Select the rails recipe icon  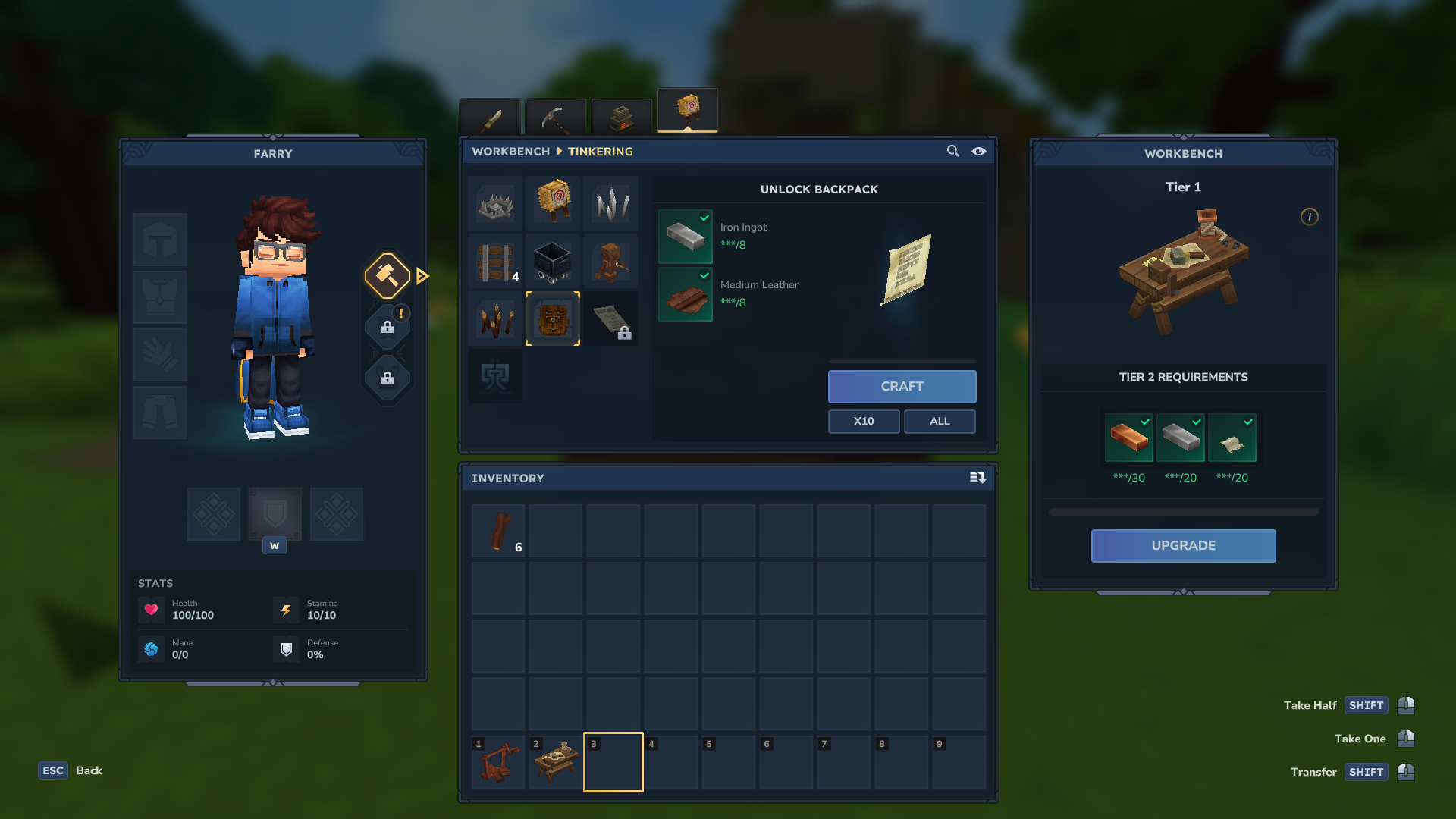tap(494, 262)
